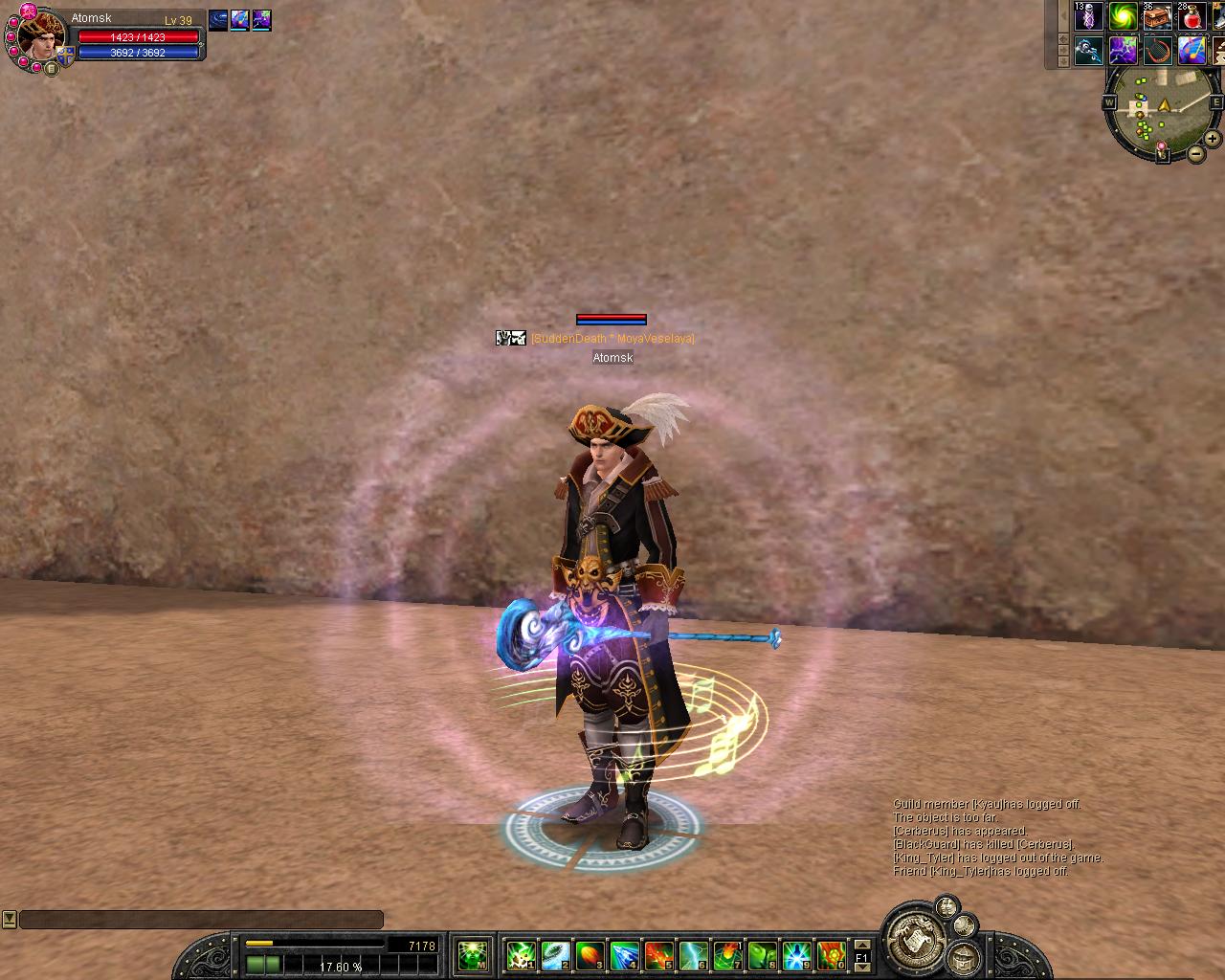The height and width of the screenshot is (980, 1225).
Task: Select the purple lightning skill icon
Action: coord(1123,50)
